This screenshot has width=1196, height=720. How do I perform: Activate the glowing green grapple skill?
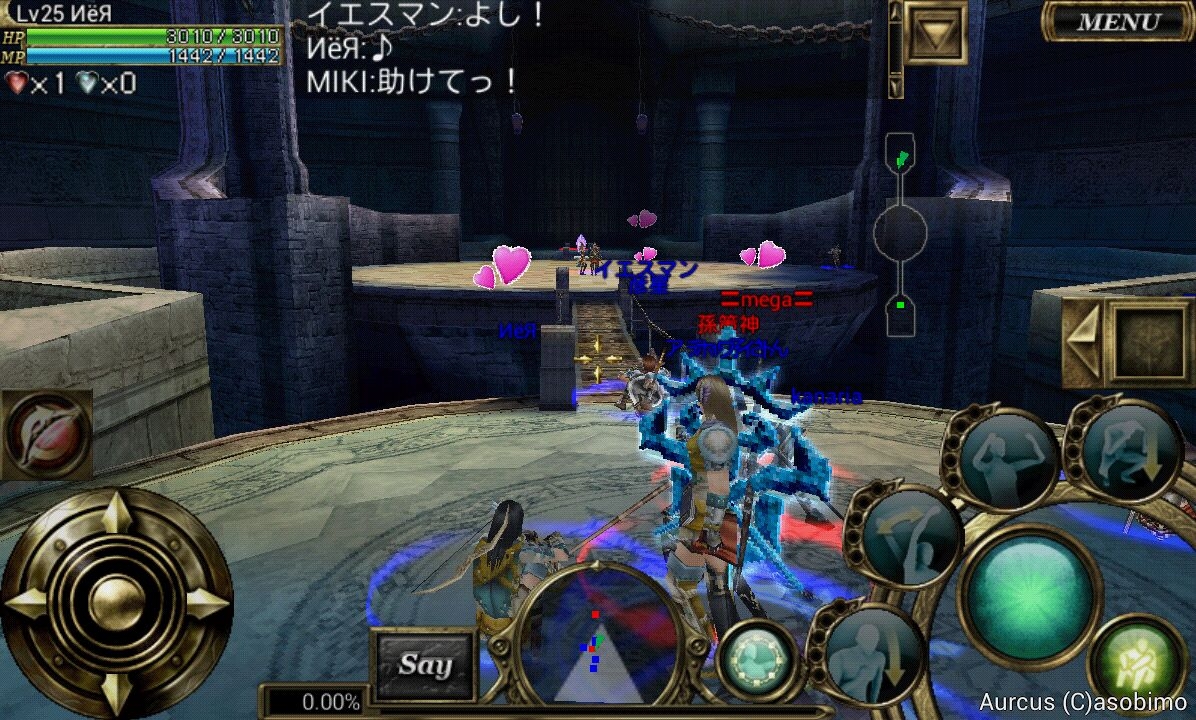tap(1138, 663)
